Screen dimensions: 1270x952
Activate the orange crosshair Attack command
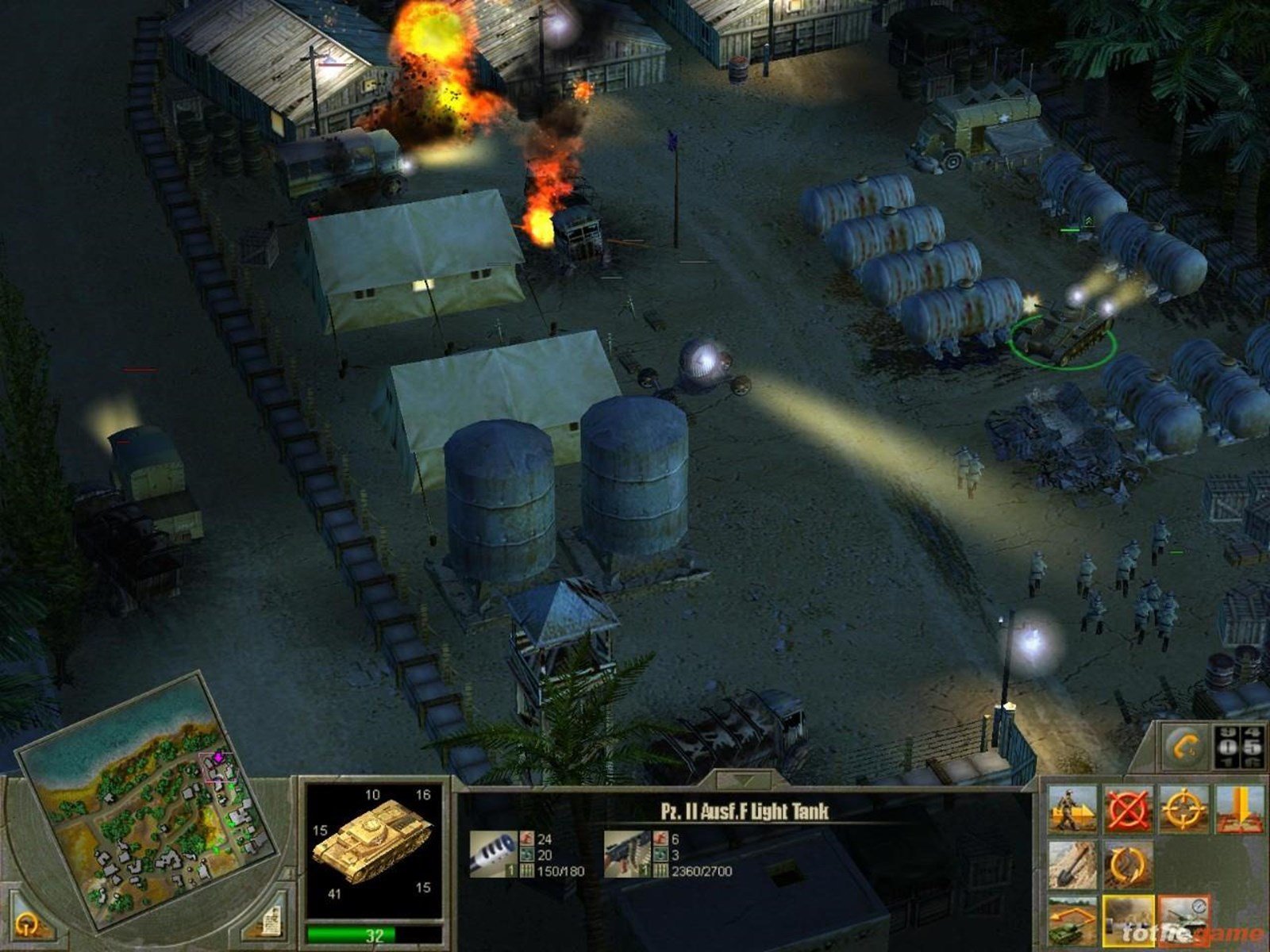coord(1183,808)
